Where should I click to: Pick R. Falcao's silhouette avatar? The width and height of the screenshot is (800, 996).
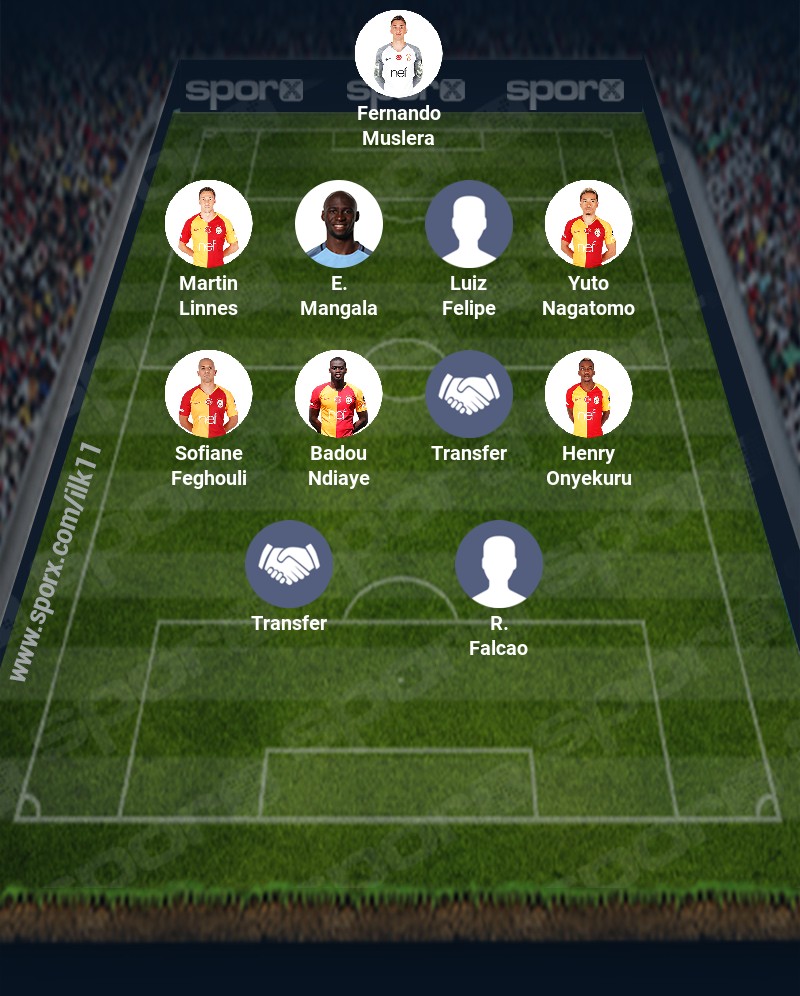coord(499,564)
